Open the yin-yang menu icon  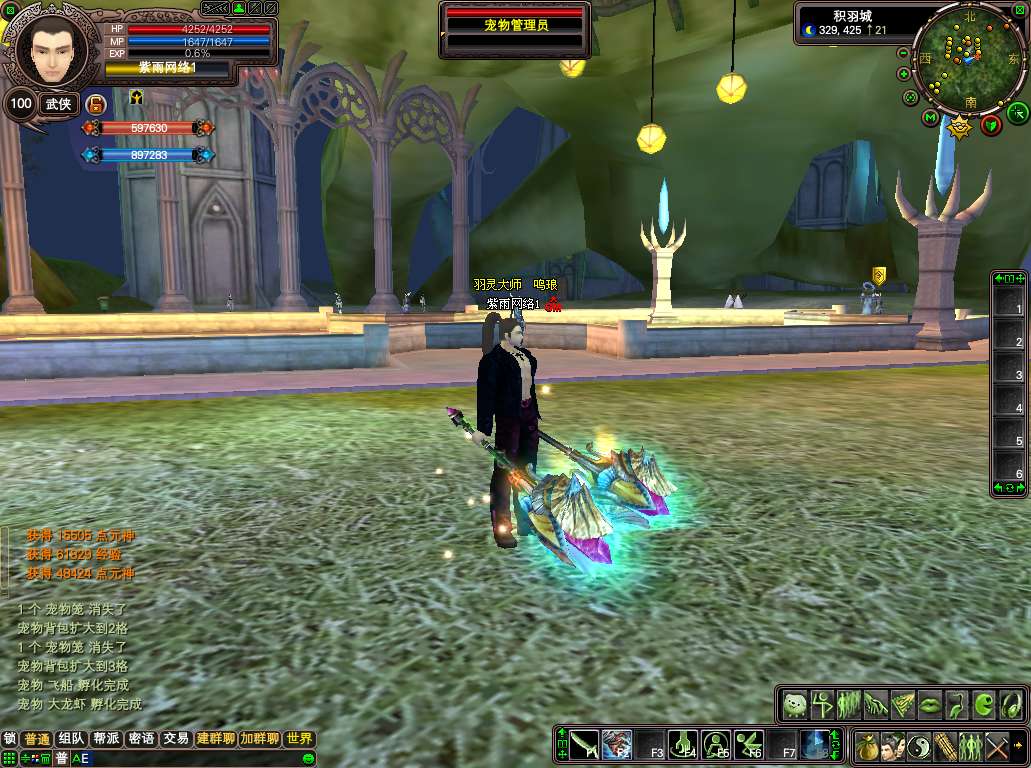[919, 745]
